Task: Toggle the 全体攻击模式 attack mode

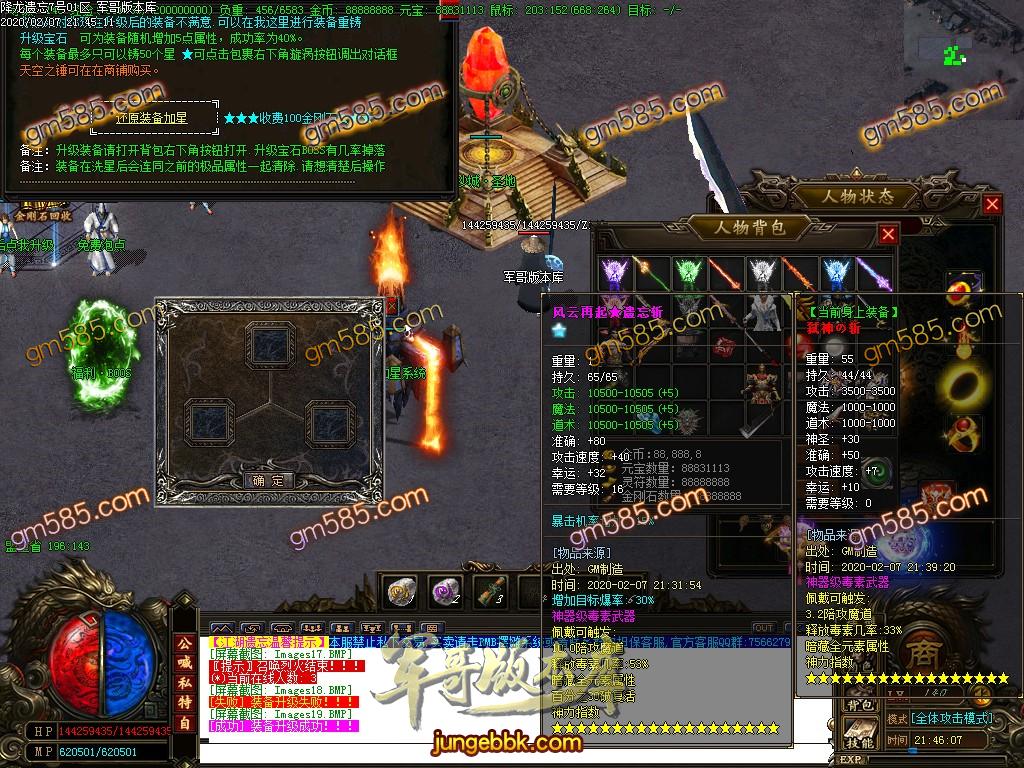Action: tap(953, 719)
